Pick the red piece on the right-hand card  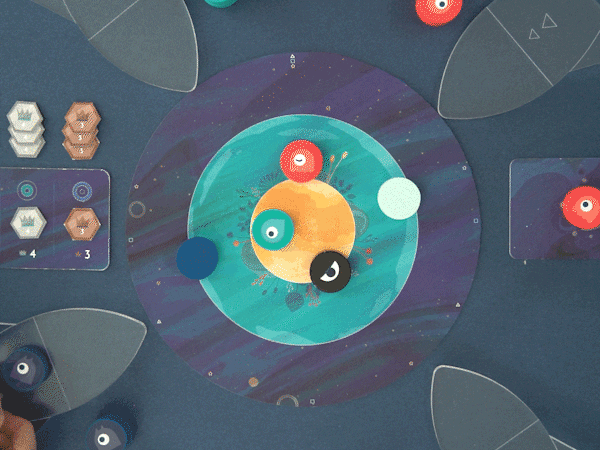[x=581, y=207]
